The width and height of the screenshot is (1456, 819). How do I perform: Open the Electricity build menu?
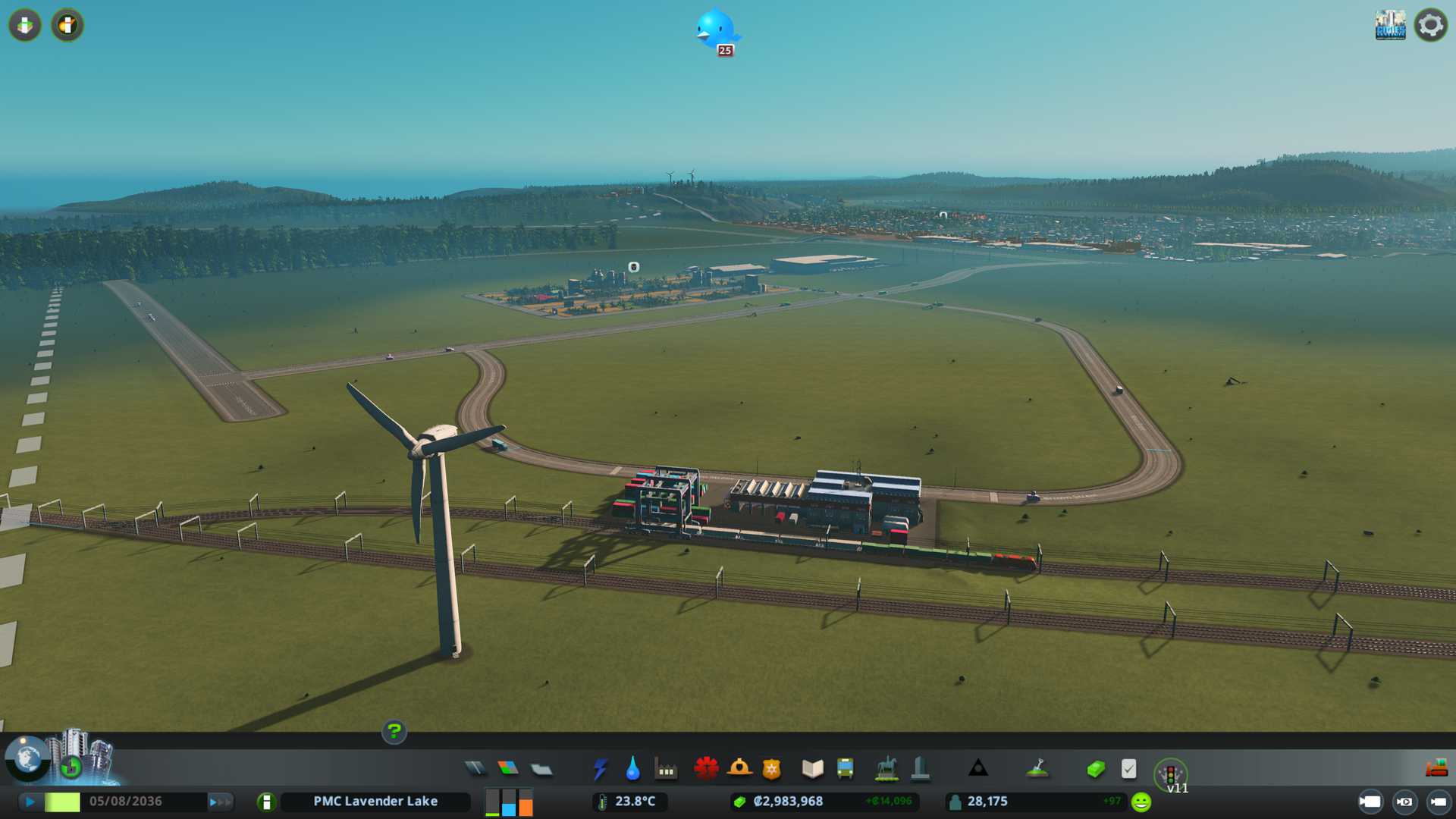tap(601, 769)
